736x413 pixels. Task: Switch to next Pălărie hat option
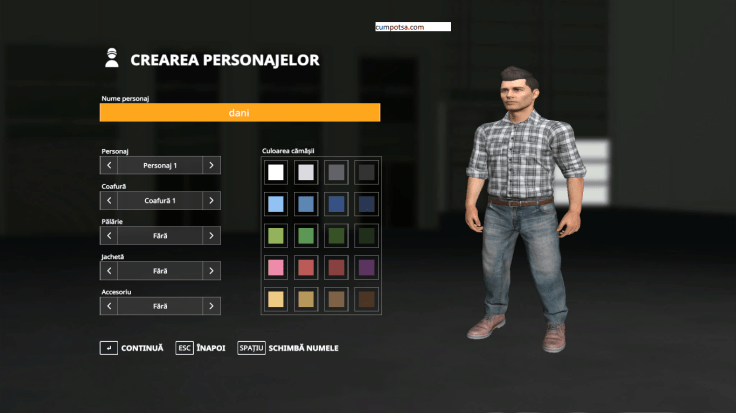[211, 236]
